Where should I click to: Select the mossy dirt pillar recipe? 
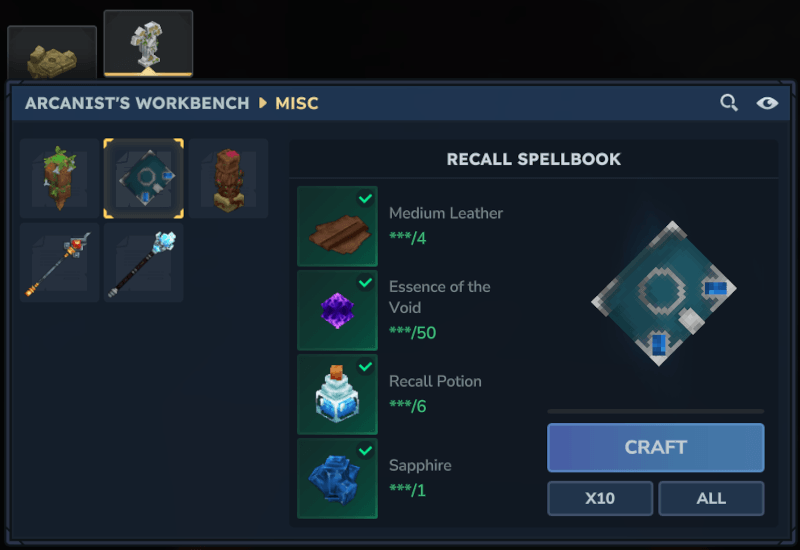click(x=60, y=179)
